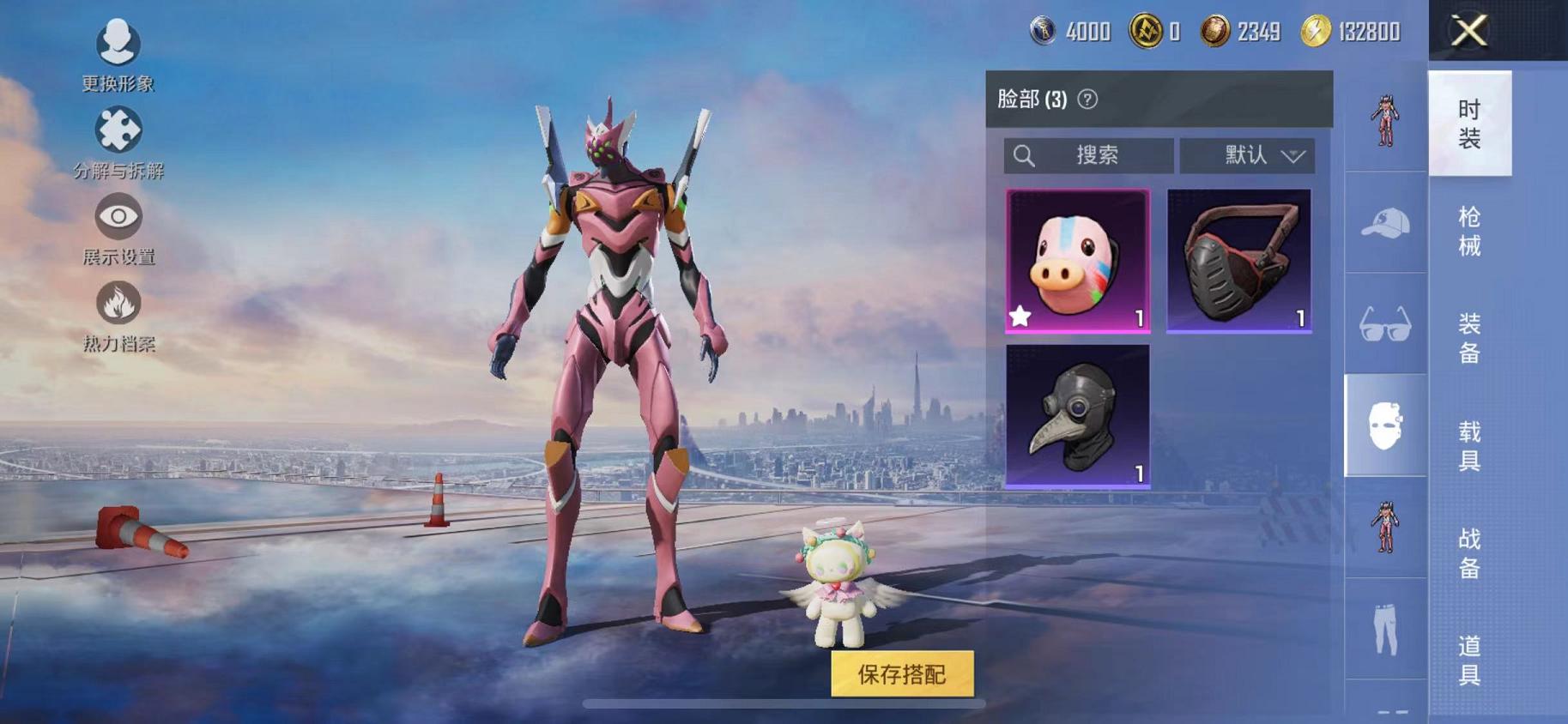Click the help question mark next to 脸部
The width and height of the screenshot is (1568, 724).
click(1088, 98)
